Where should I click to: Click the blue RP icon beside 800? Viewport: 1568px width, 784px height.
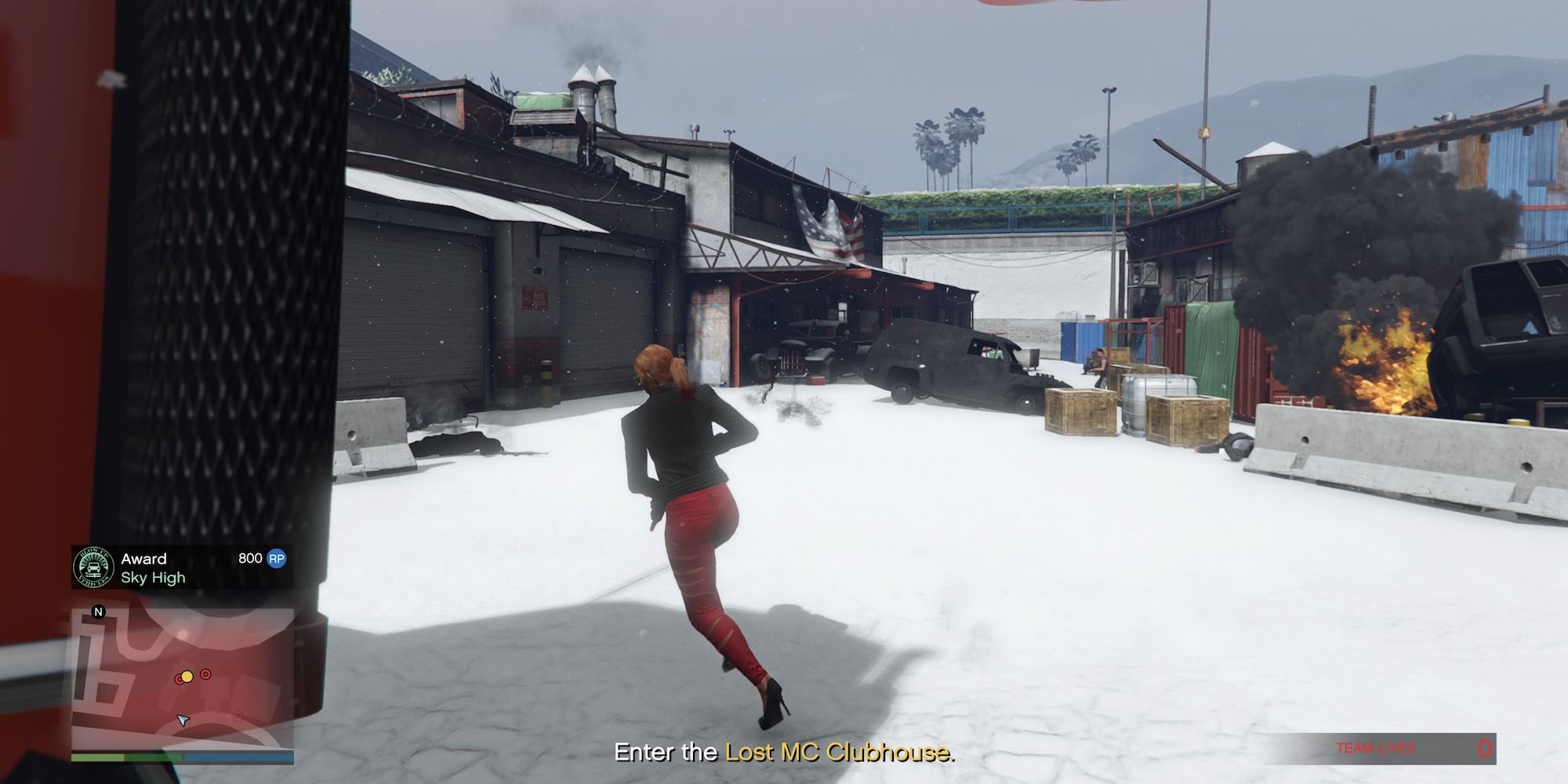277,560
